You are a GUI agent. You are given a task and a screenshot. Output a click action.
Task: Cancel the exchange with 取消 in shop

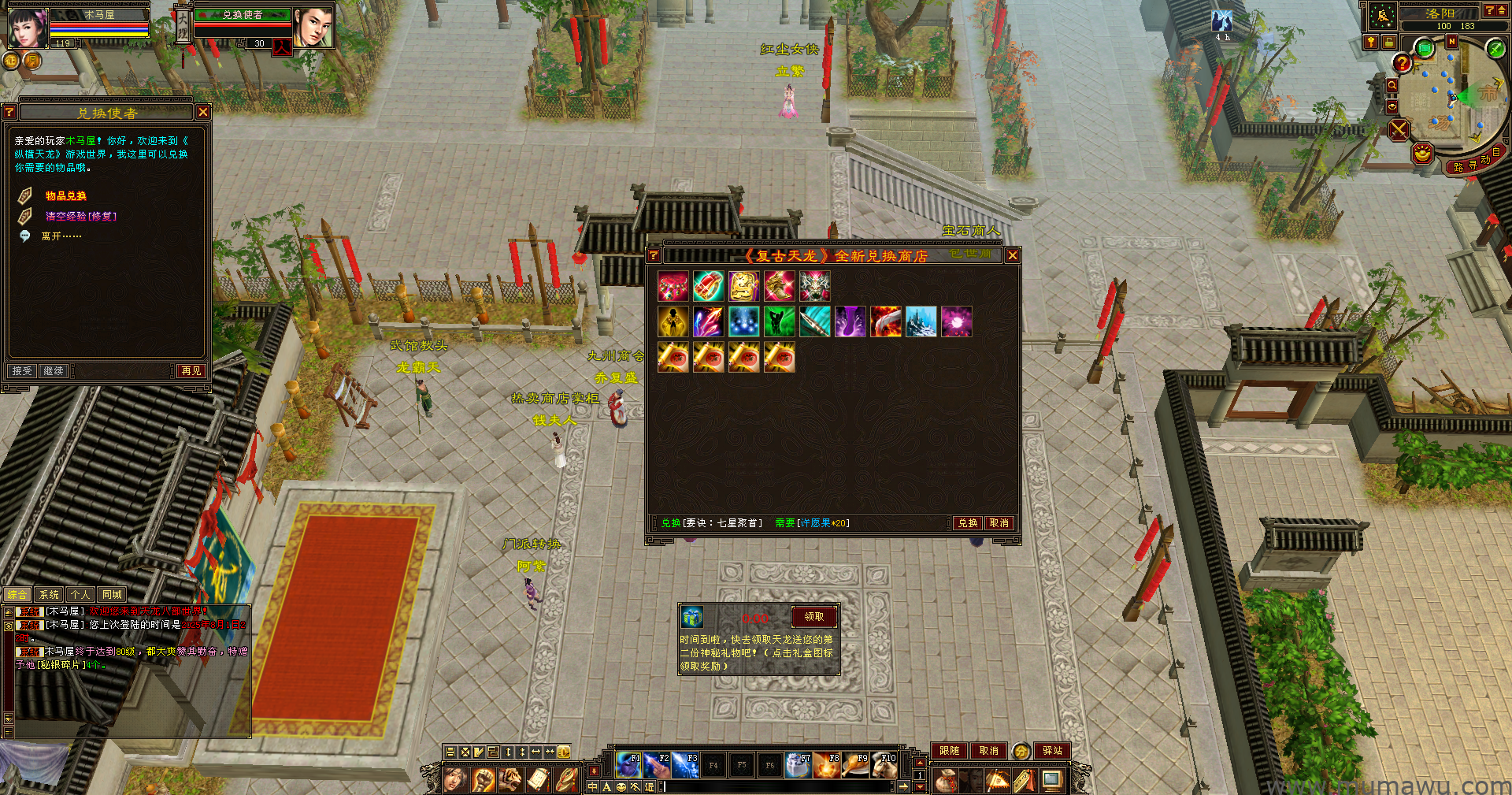point(999,523)
